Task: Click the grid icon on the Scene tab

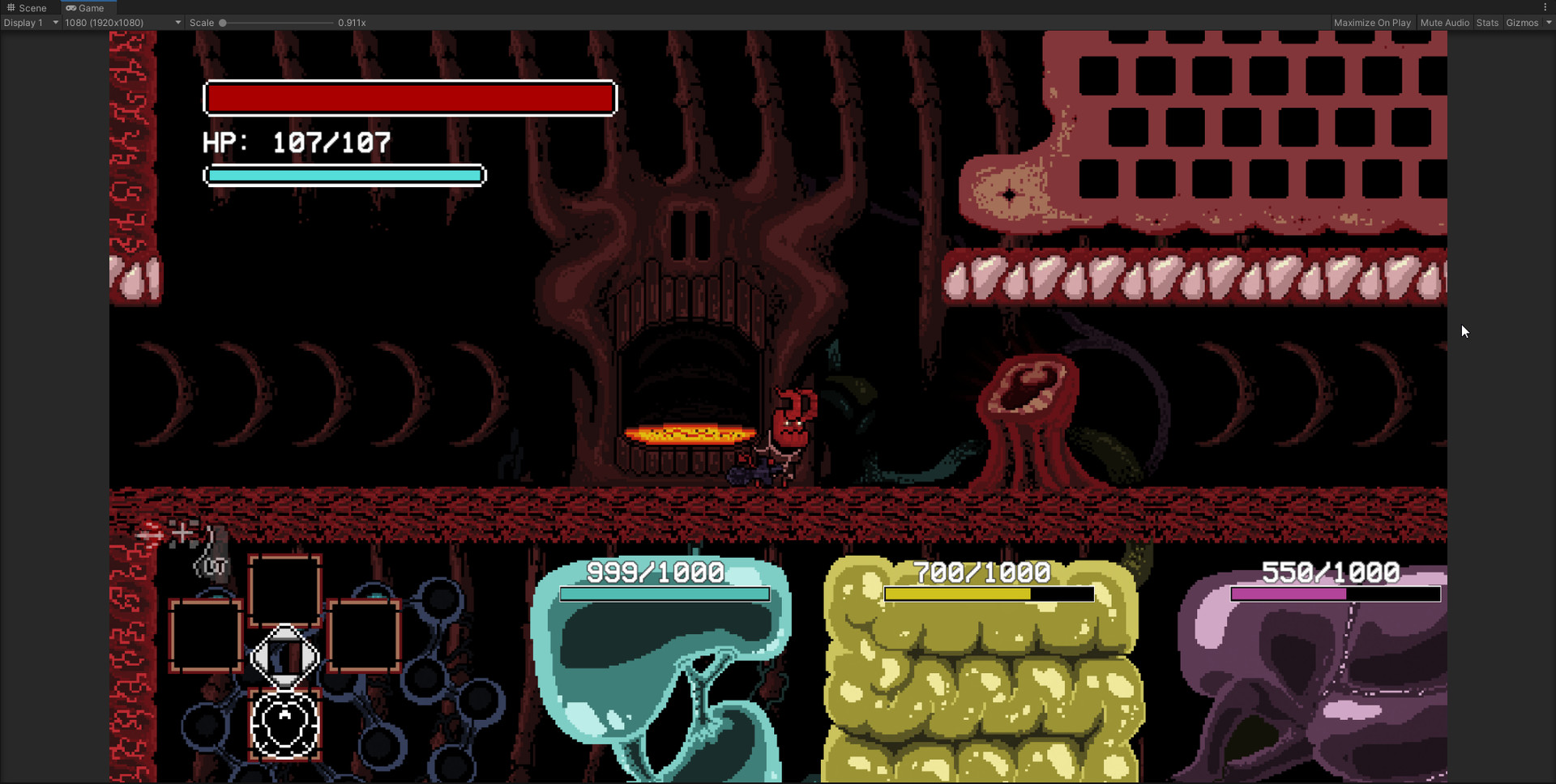Action: (10, 7)
